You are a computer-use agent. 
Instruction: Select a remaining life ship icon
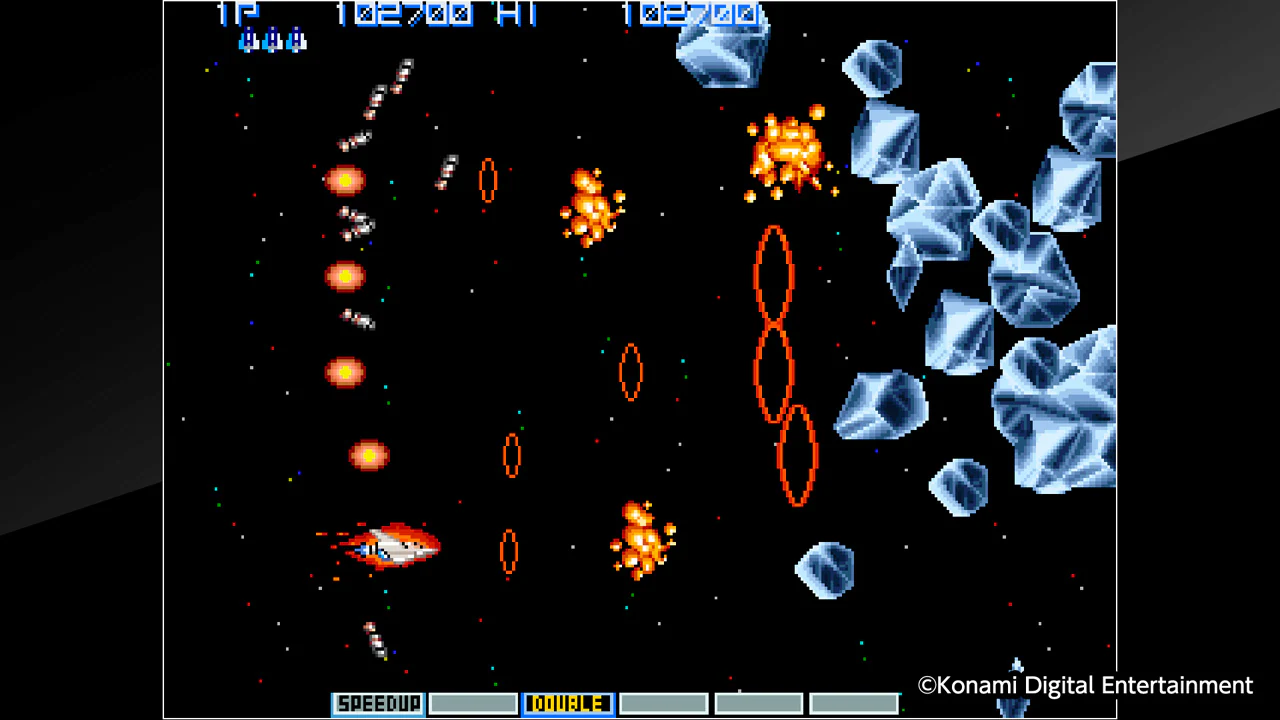coord(270,40)
